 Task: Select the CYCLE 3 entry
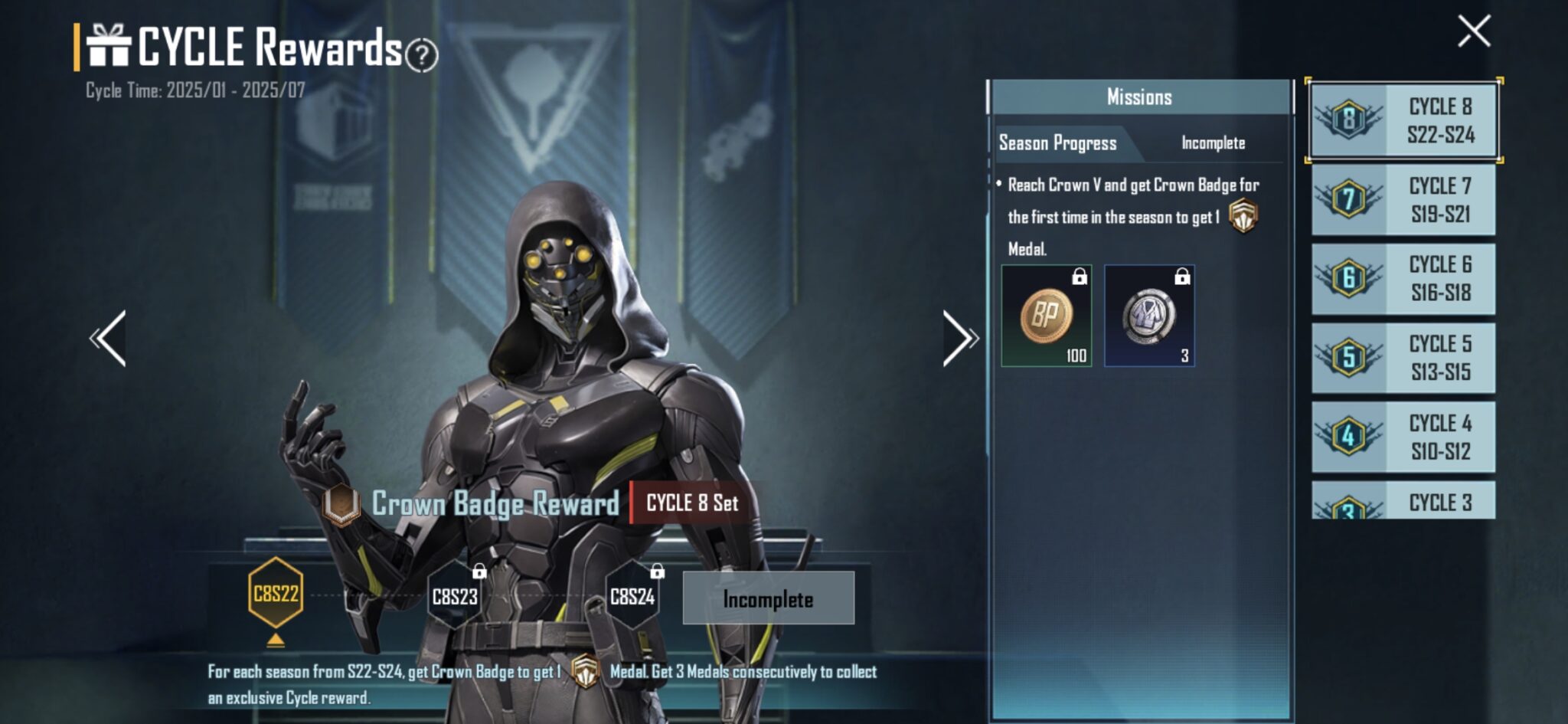pyautogui.click(x=1403, y=501)
